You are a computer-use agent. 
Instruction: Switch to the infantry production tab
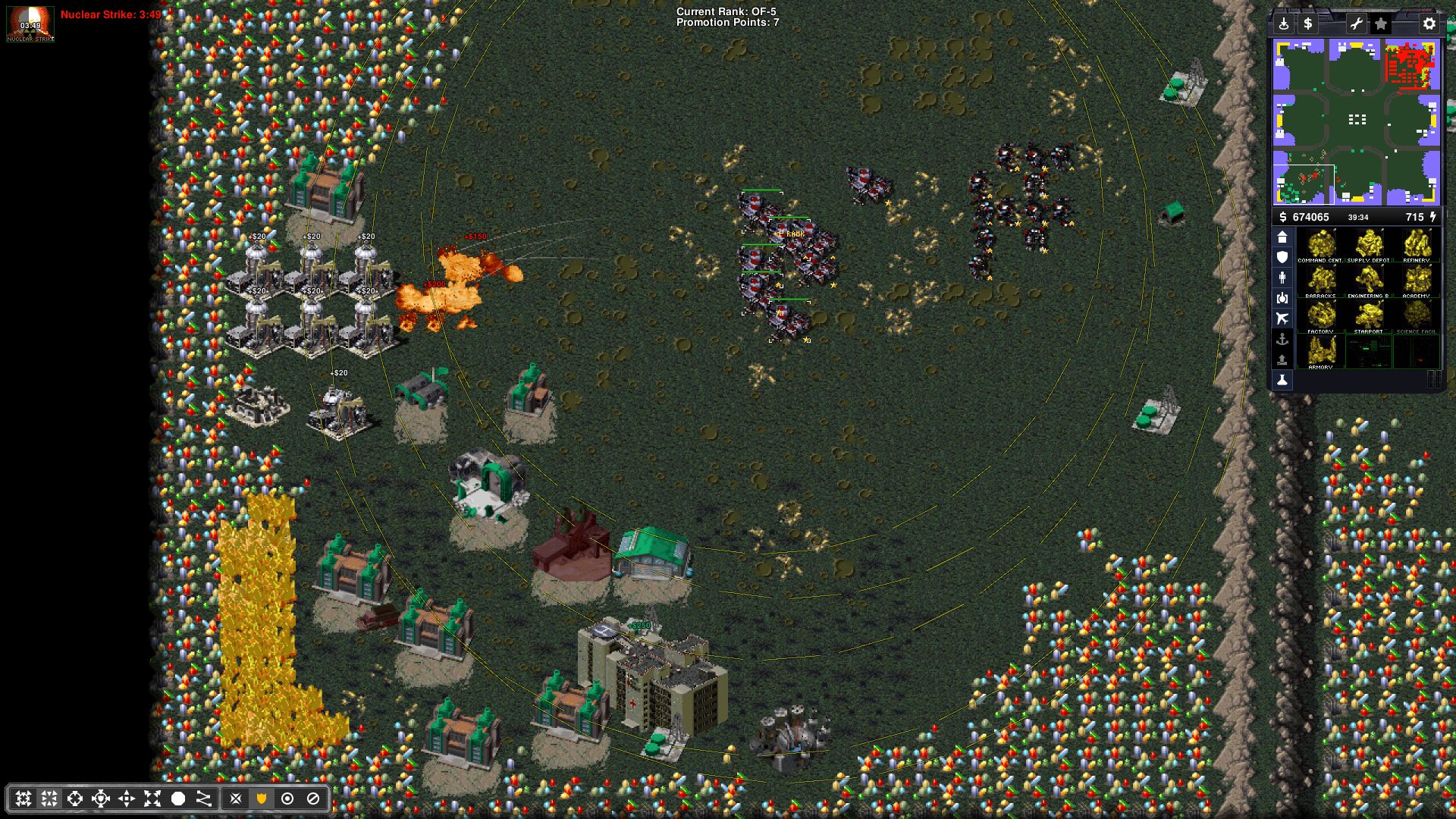(x=1282, y=278)
